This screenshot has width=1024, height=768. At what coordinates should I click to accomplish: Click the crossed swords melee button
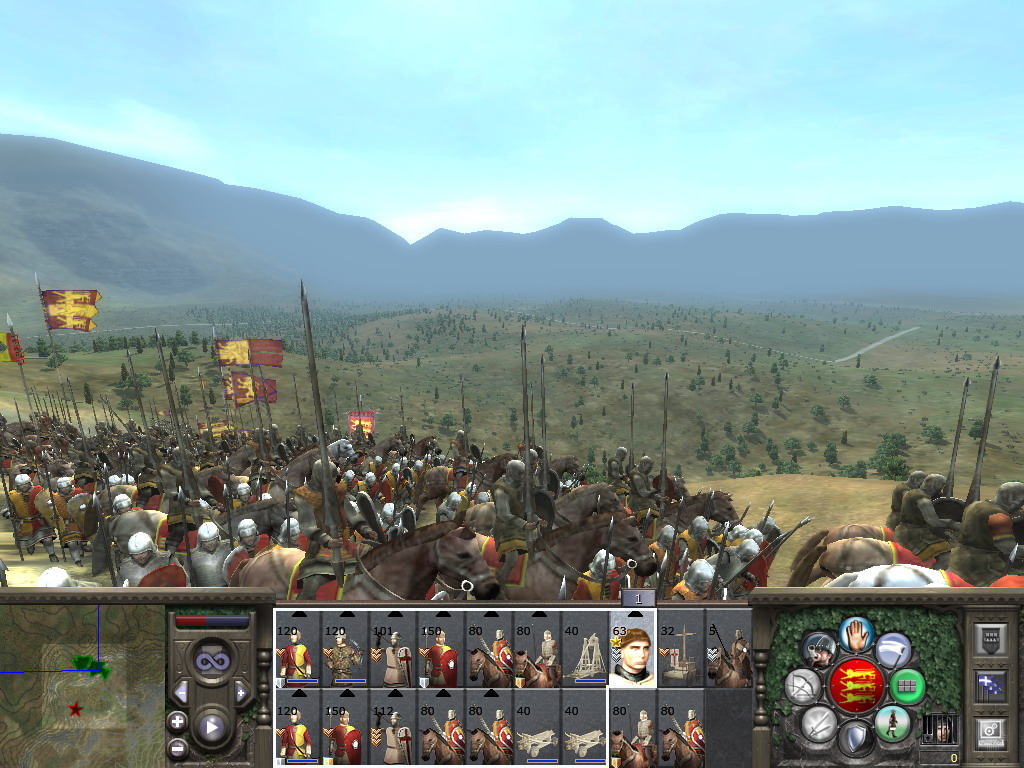click(x=818, y=723)
